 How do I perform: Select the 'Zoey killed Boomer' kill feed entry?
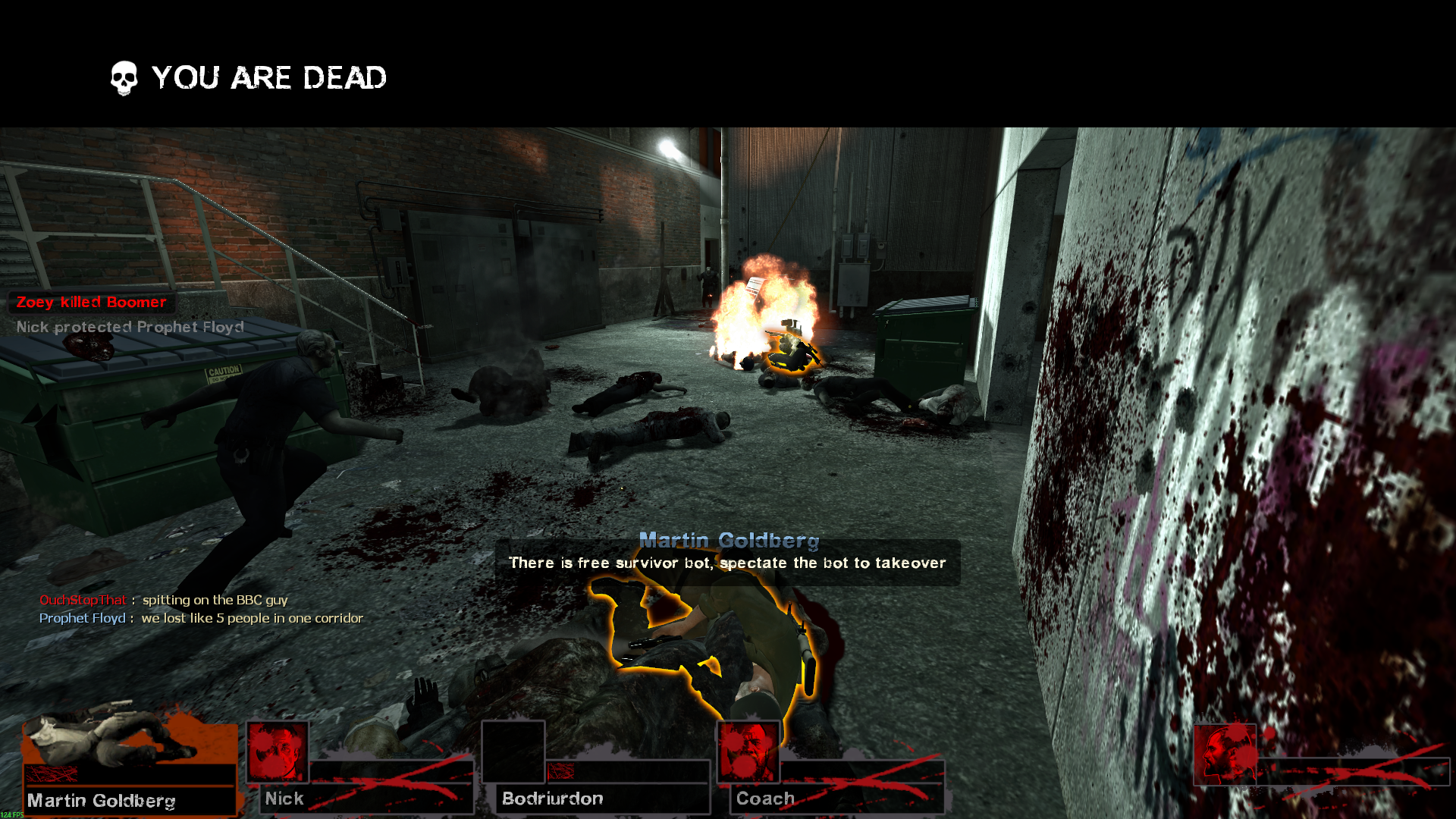point(91,303)
